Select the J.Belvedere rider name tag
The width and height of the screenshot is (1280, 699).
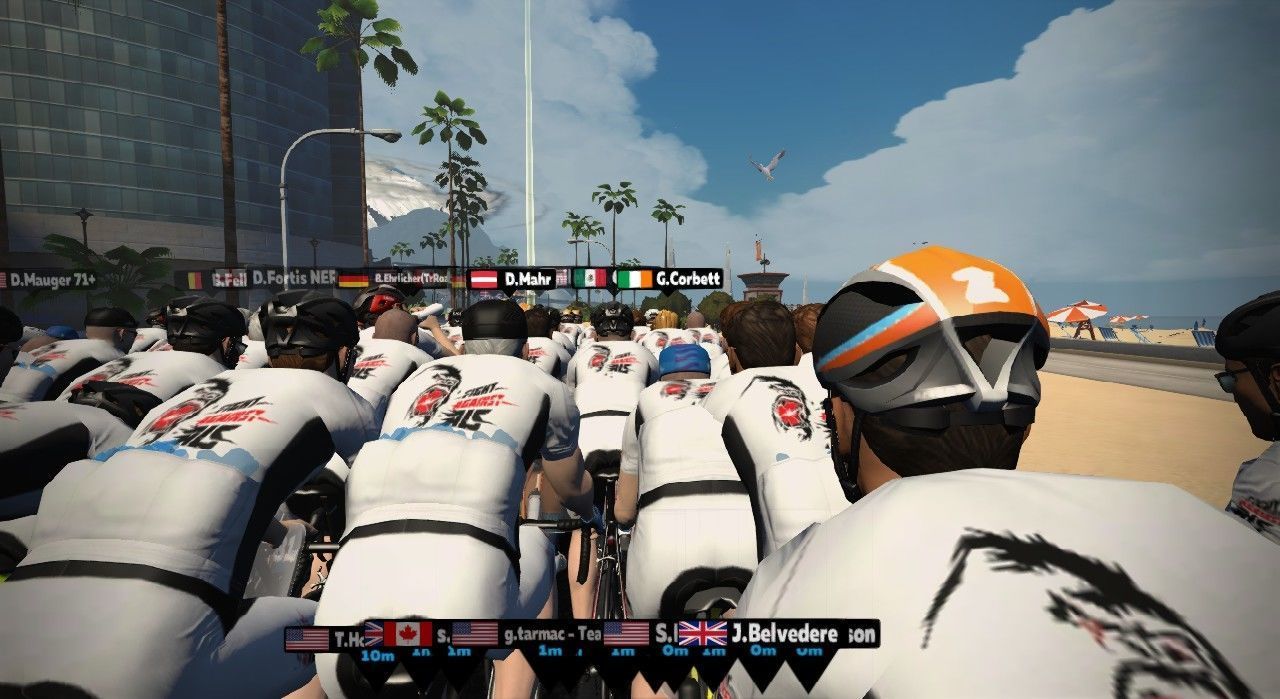click(x=768, y=634)
